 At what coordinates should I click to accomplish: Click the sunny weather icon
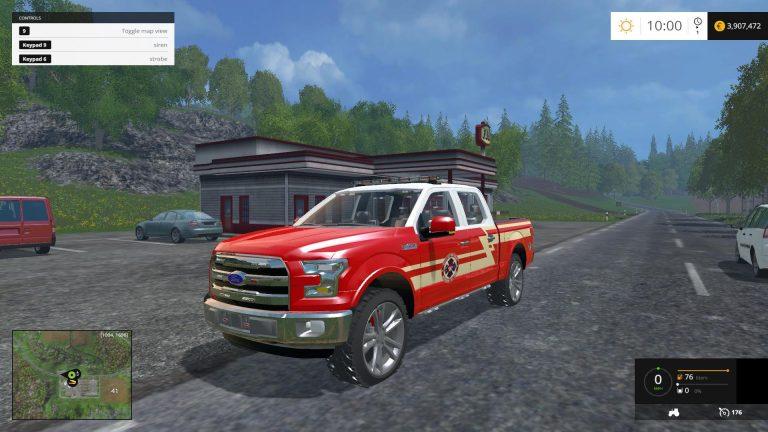tap(626, 26)
